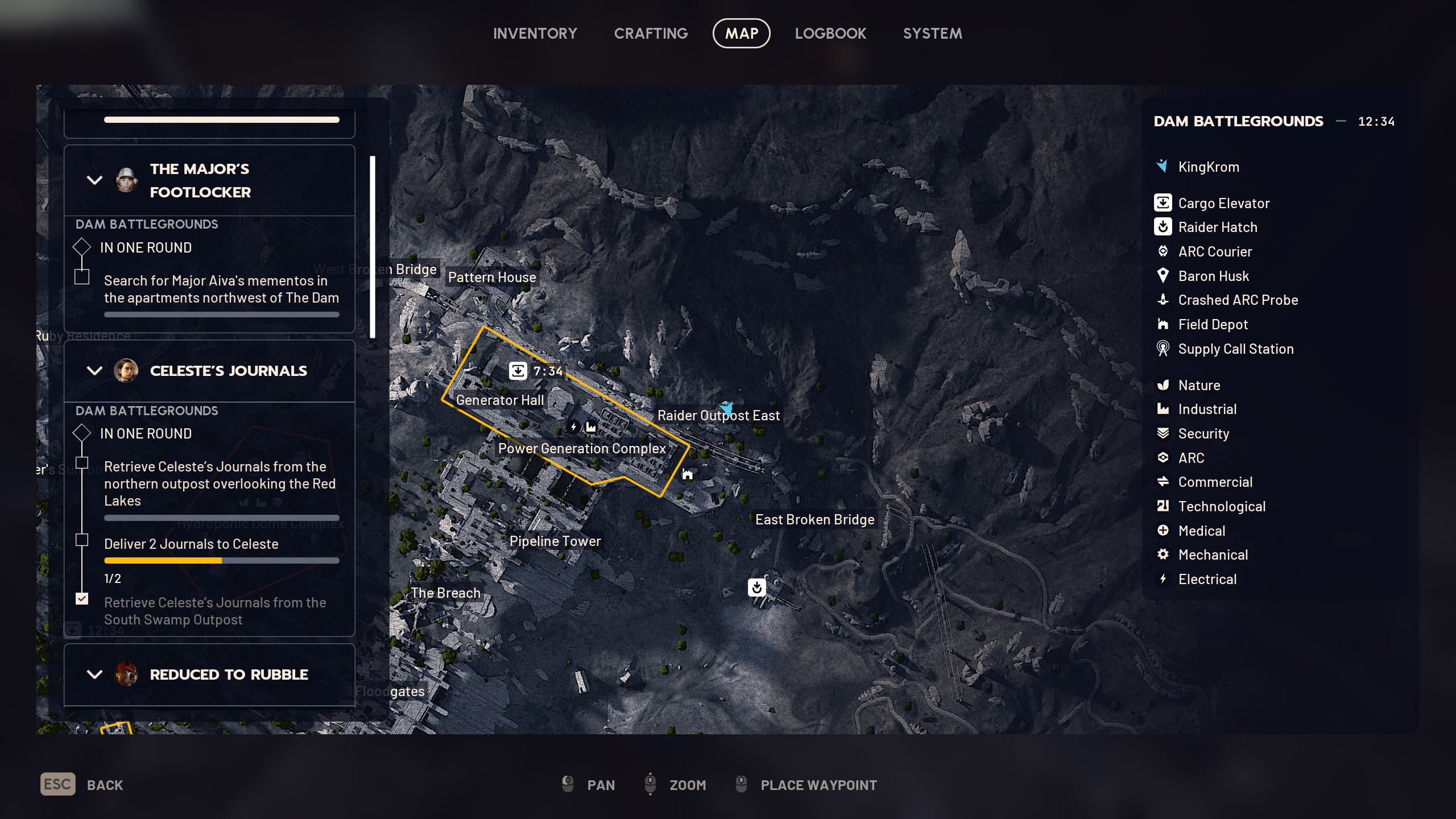This screenshot has width=1456, height=819.
Task: Click the Crashed ARC Probe legend icon
Action: pos(1164,300)
